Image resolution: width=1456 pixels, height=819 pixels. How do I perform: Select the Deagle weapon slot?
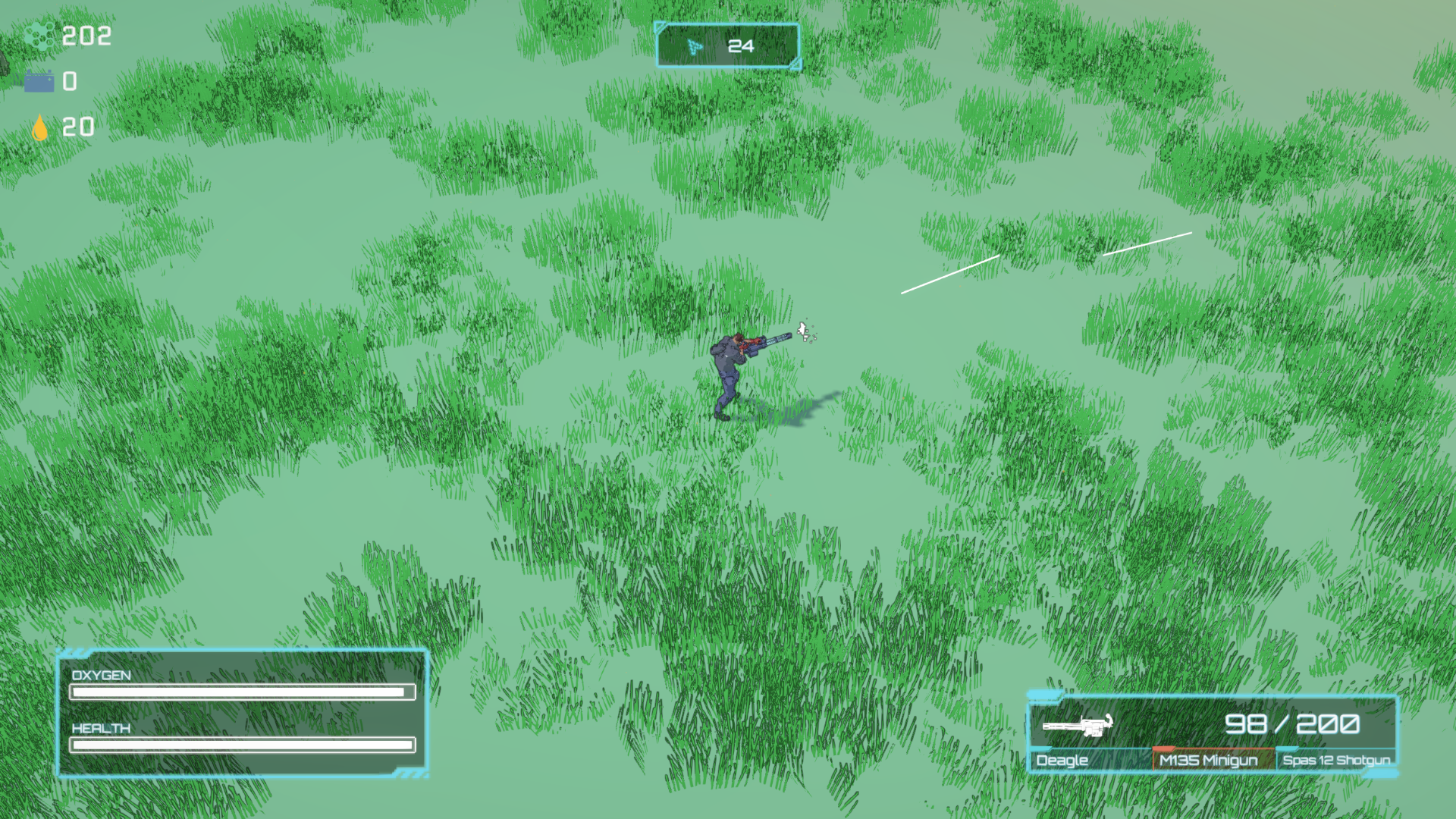tap(1062, 761)
